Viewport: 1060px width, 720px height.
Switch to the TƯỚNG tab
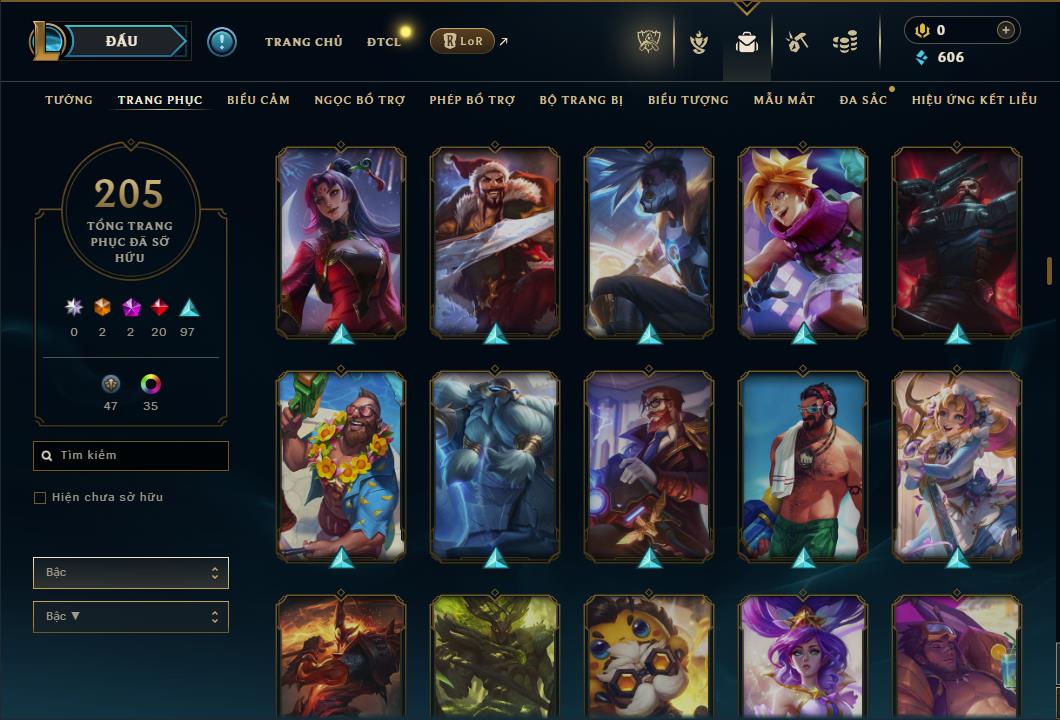pyautogui.click(x=69, y=100)
